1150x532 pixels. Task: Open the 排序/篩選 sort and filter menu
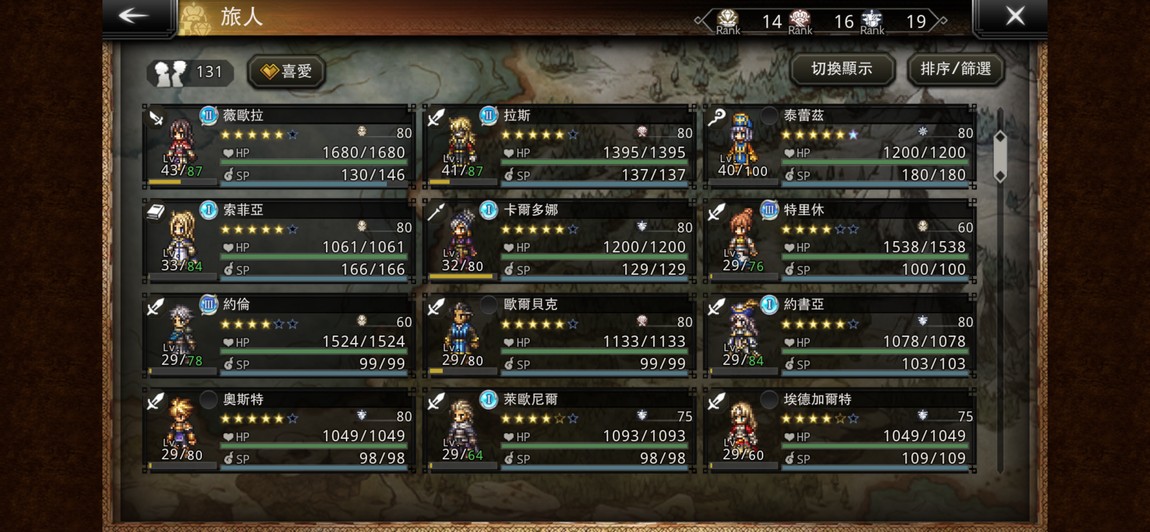[x=955, y=69]
